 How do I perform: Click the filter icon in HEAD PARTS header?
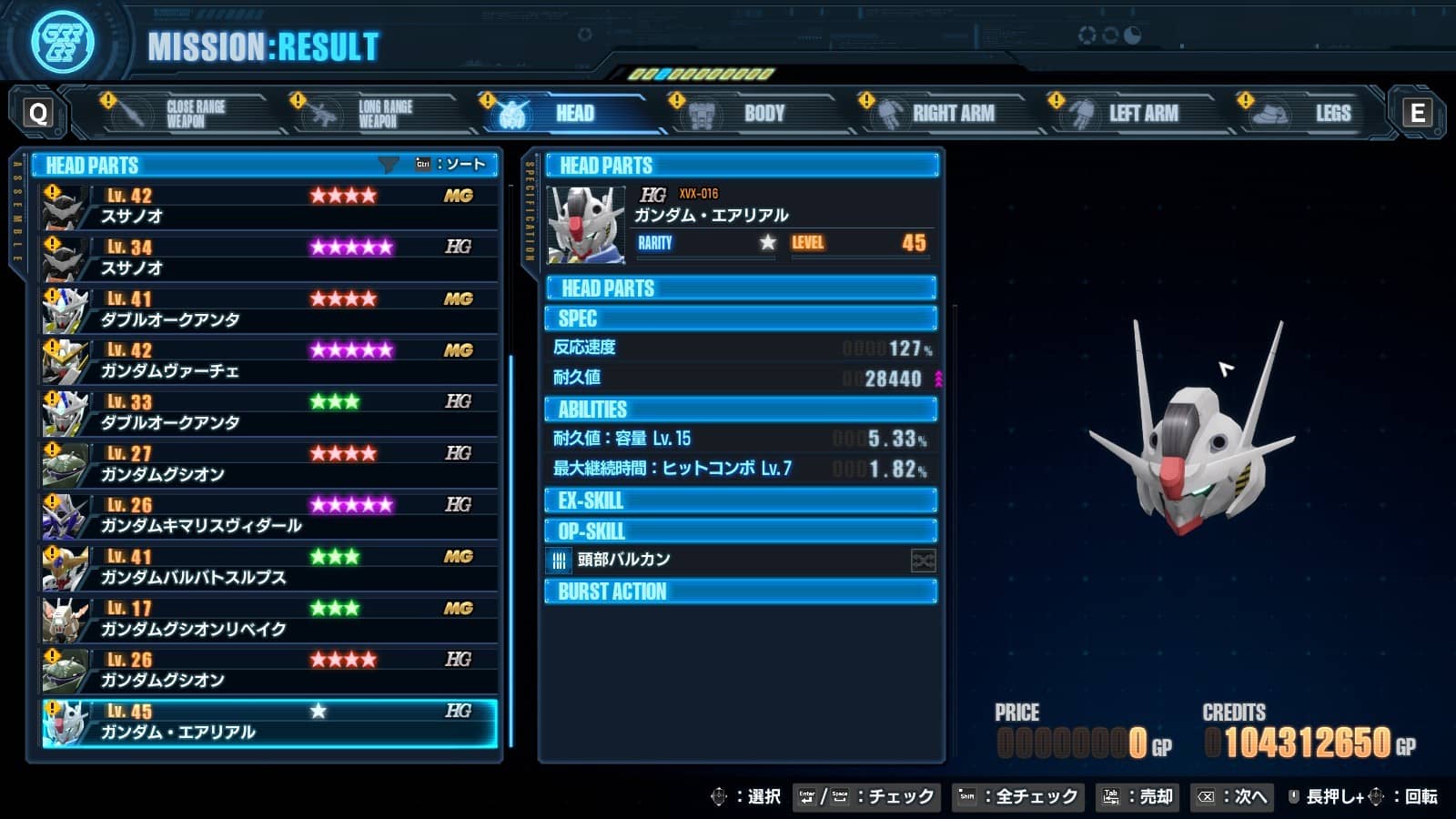(389, 164)
